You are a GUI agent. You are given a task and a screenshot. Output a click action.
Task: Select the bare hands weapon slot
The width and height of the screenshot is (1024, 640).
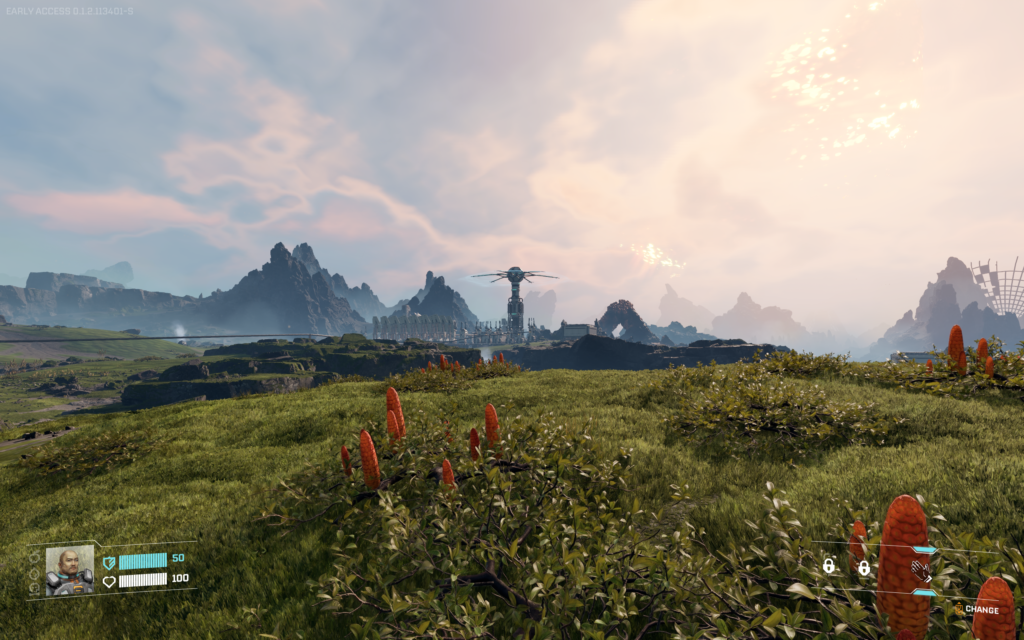921,570
